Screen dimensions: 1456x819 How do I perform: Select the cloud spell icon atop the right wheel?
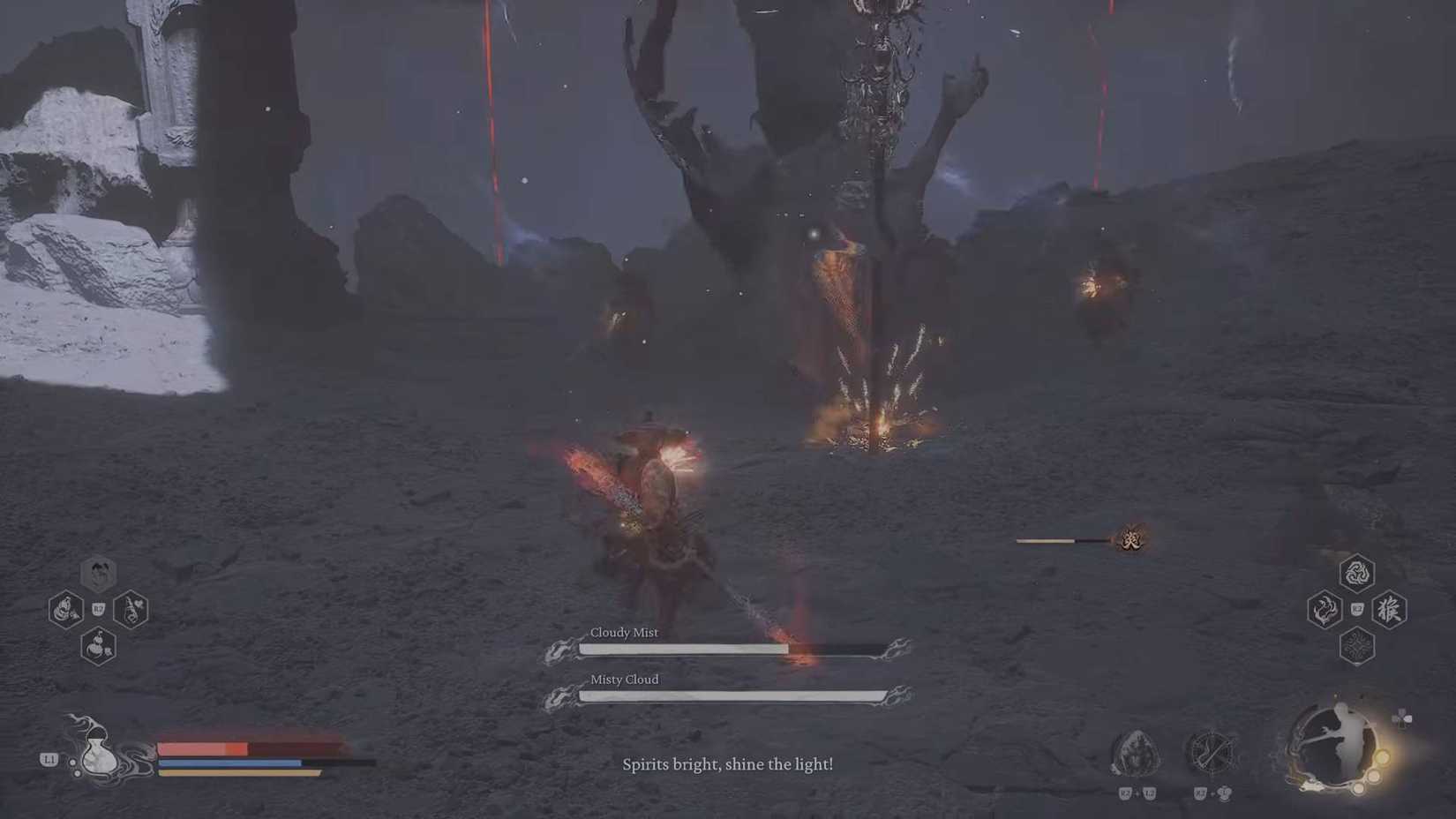(x=1355, y=575)
